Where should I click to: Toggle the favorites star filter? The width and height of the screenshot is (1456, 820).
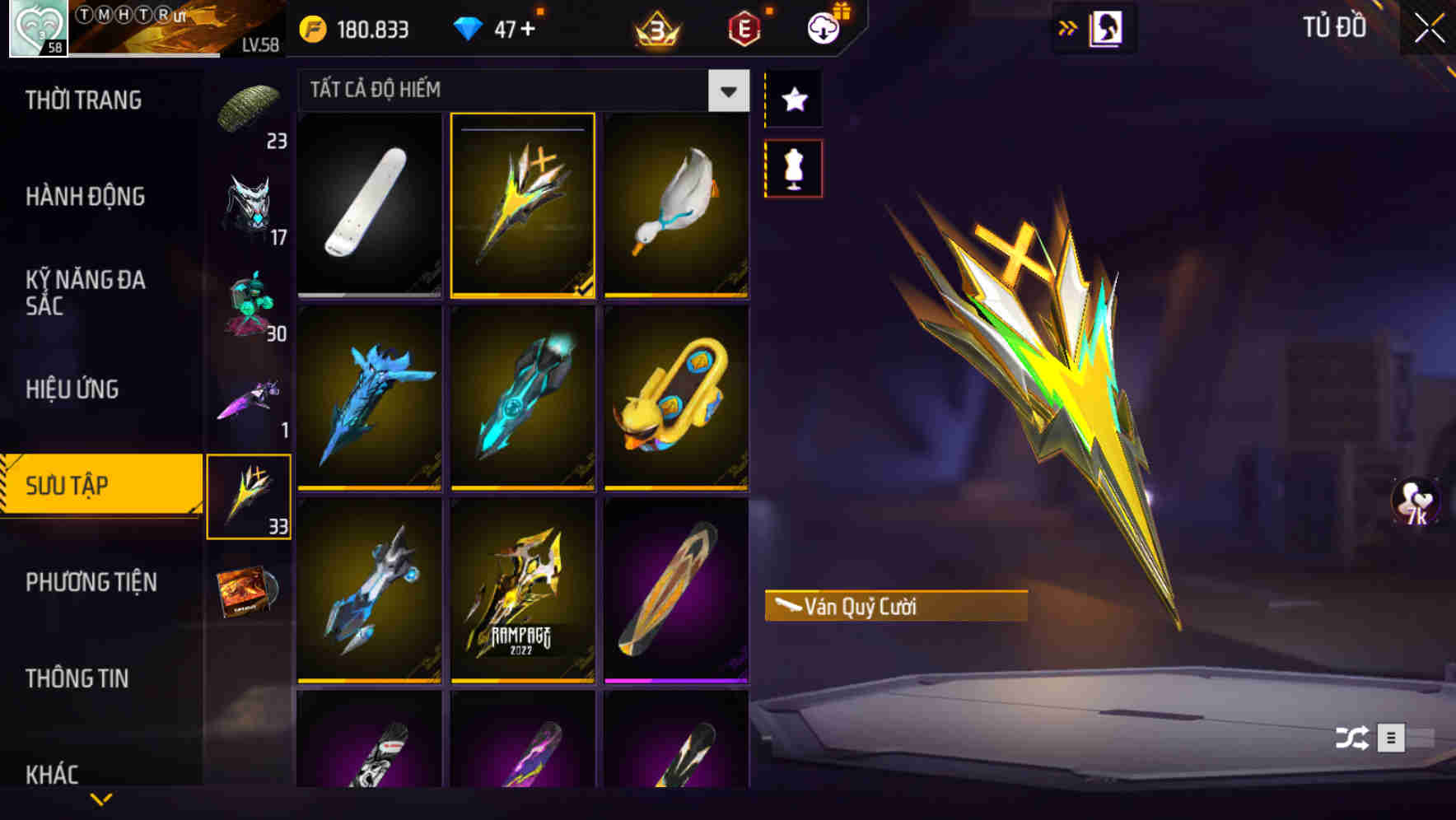coord(793,100)
